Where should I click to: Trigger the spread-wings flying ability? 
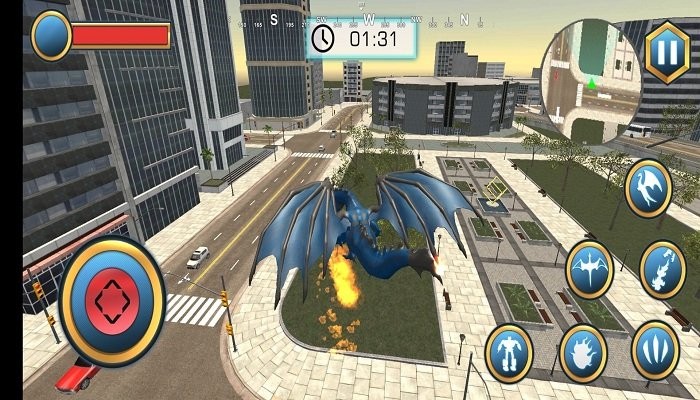coord(590,270)
